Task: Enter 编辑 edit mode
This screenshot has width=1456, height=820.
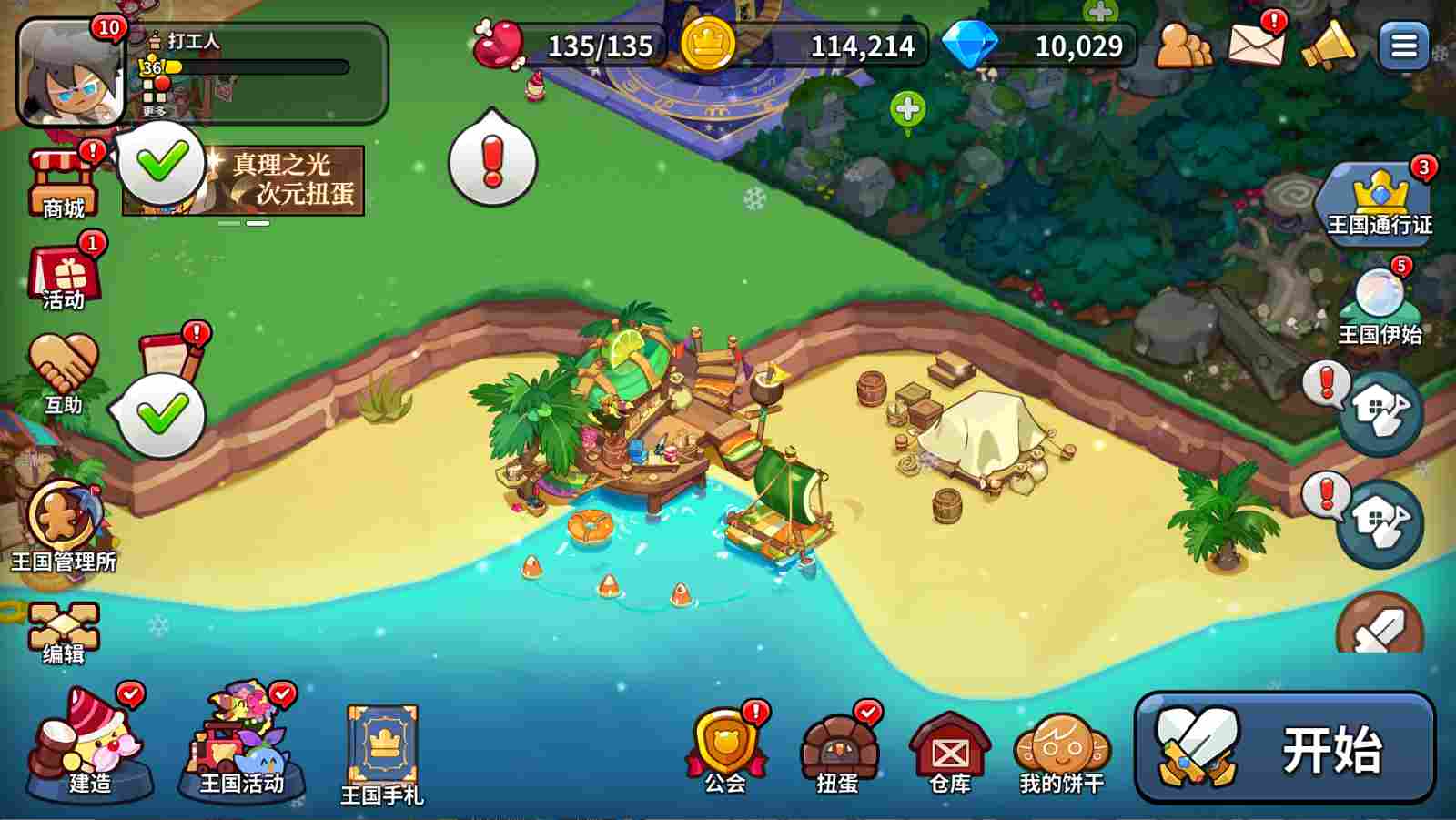Action: pyautogui.click(x=63, y=633)
